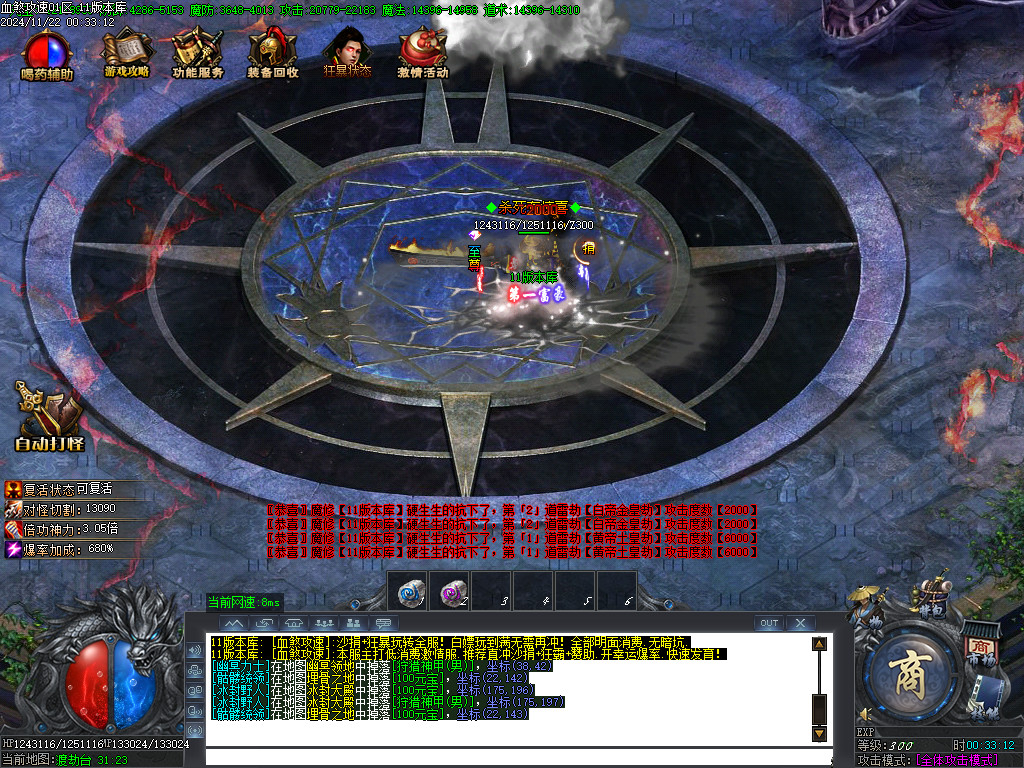
Task: Open the shop via the large 商 orb
Action: pos(912,670)
